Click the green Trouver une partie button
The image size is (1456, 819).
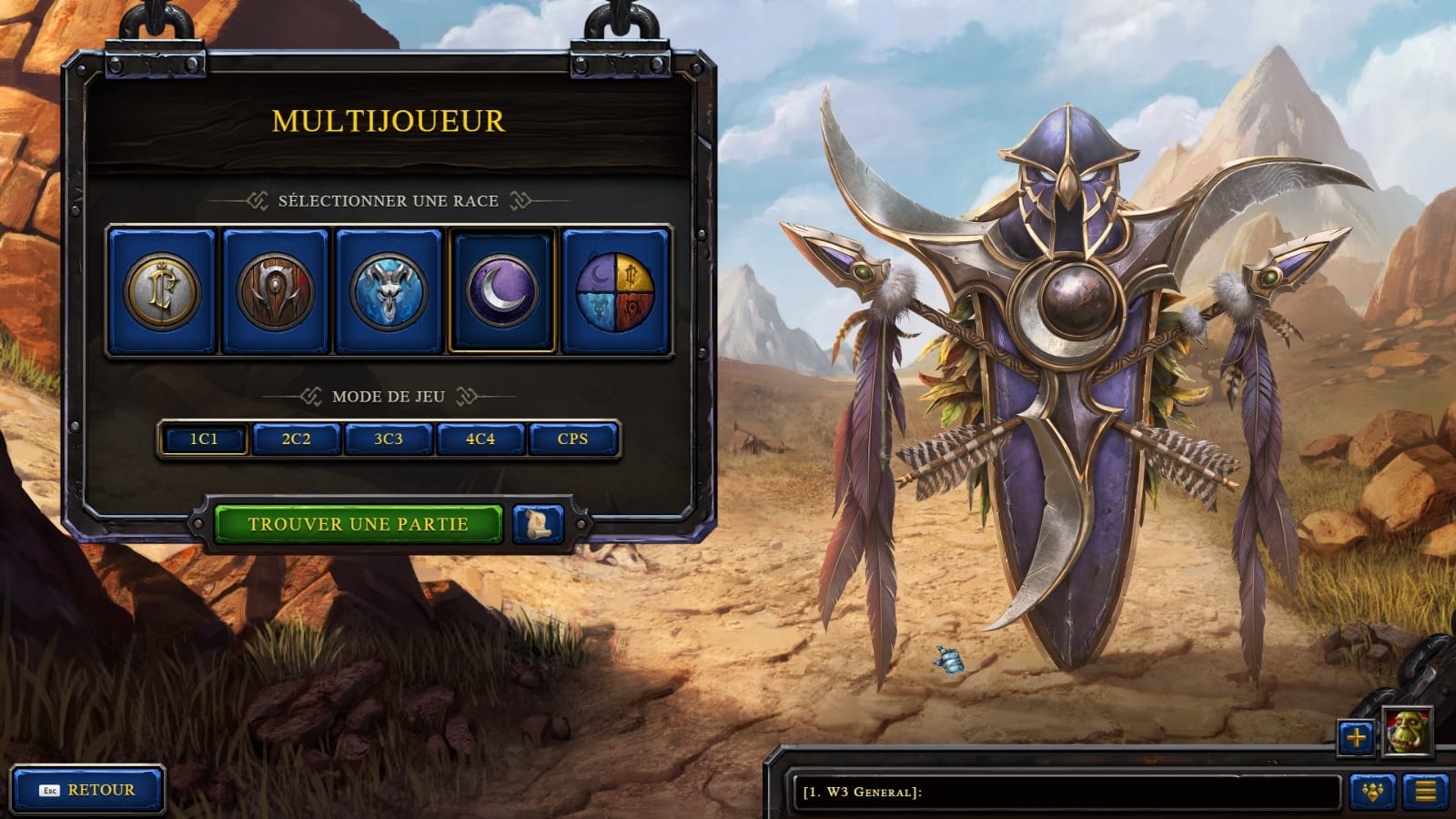(x=358, y=524)
